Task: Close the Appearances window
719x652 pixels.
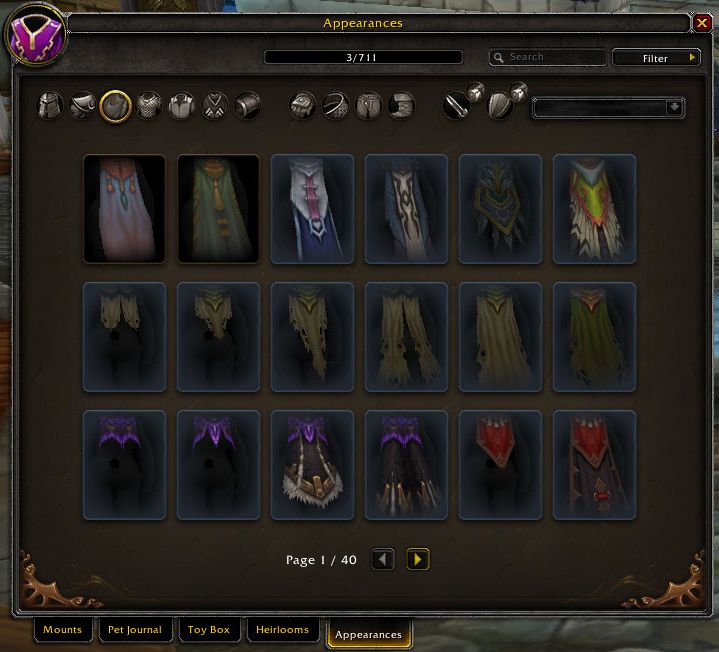Action: click(702, 24)
